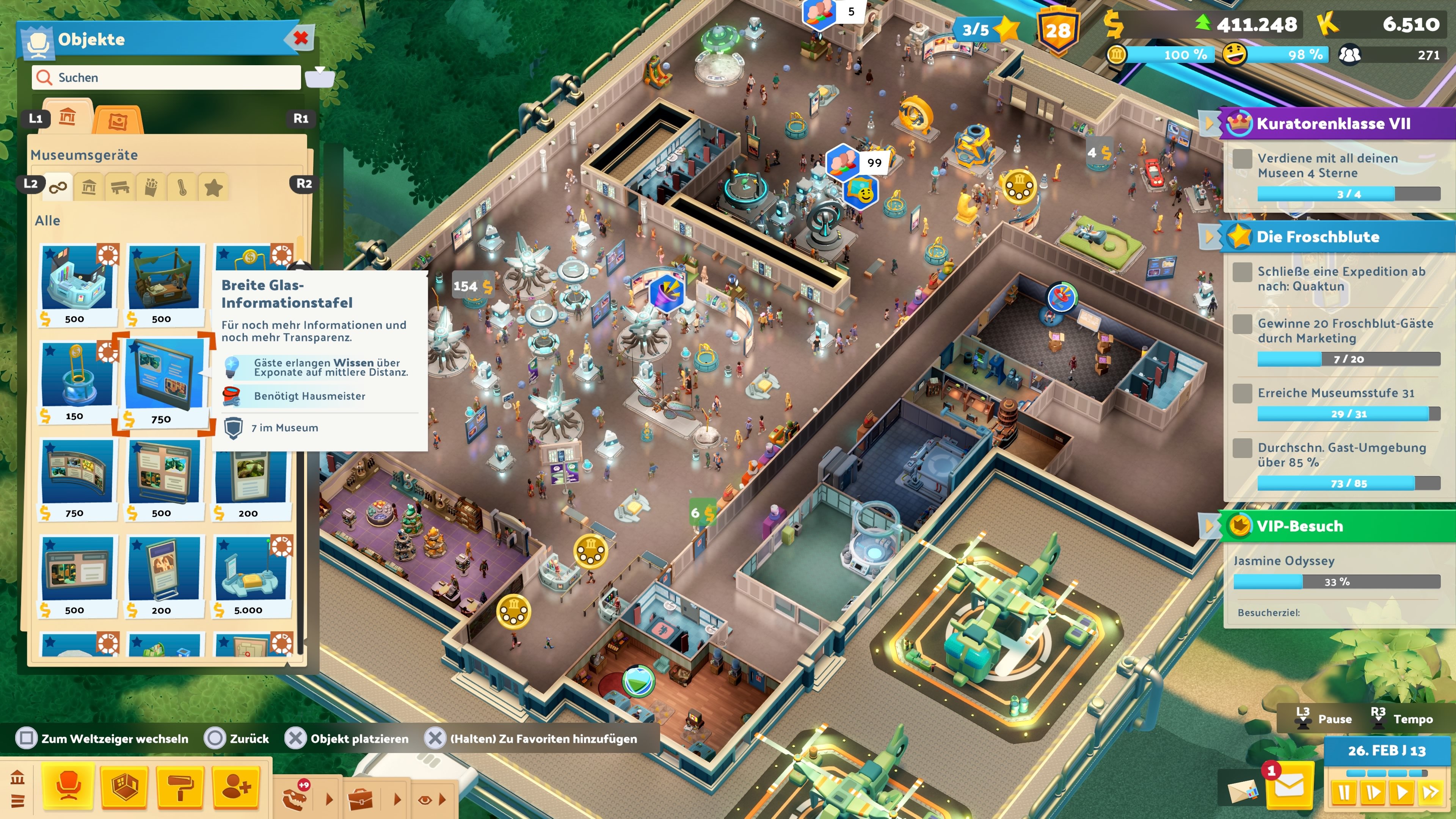Viewport: 1456px width, 819px height.
Task: Open the thermometer filter tab
Action: click(182, 187)
